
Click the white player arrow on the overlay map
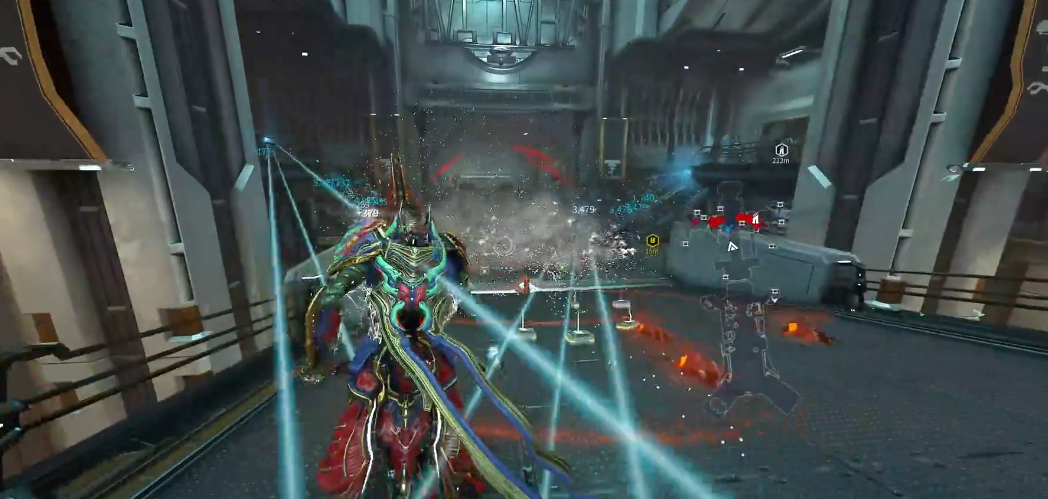[x=733, y=244]
